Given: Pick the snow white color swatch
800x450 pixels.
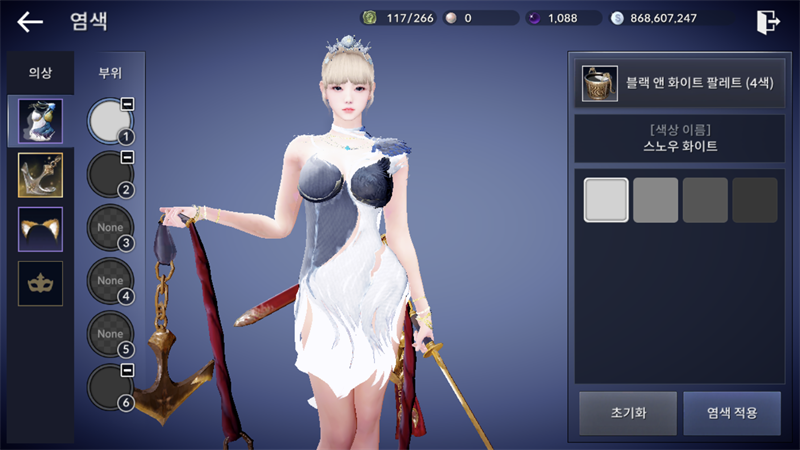Looking at the screenshot, I should coord(606,200).
